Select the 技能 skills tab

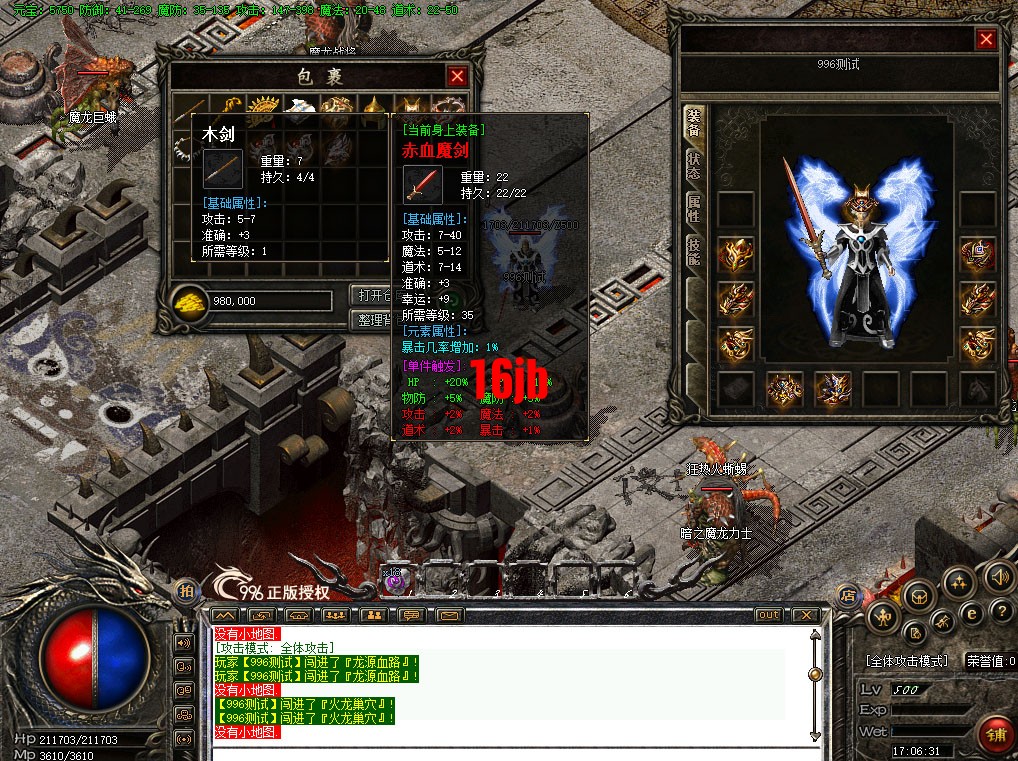(693, 251)
